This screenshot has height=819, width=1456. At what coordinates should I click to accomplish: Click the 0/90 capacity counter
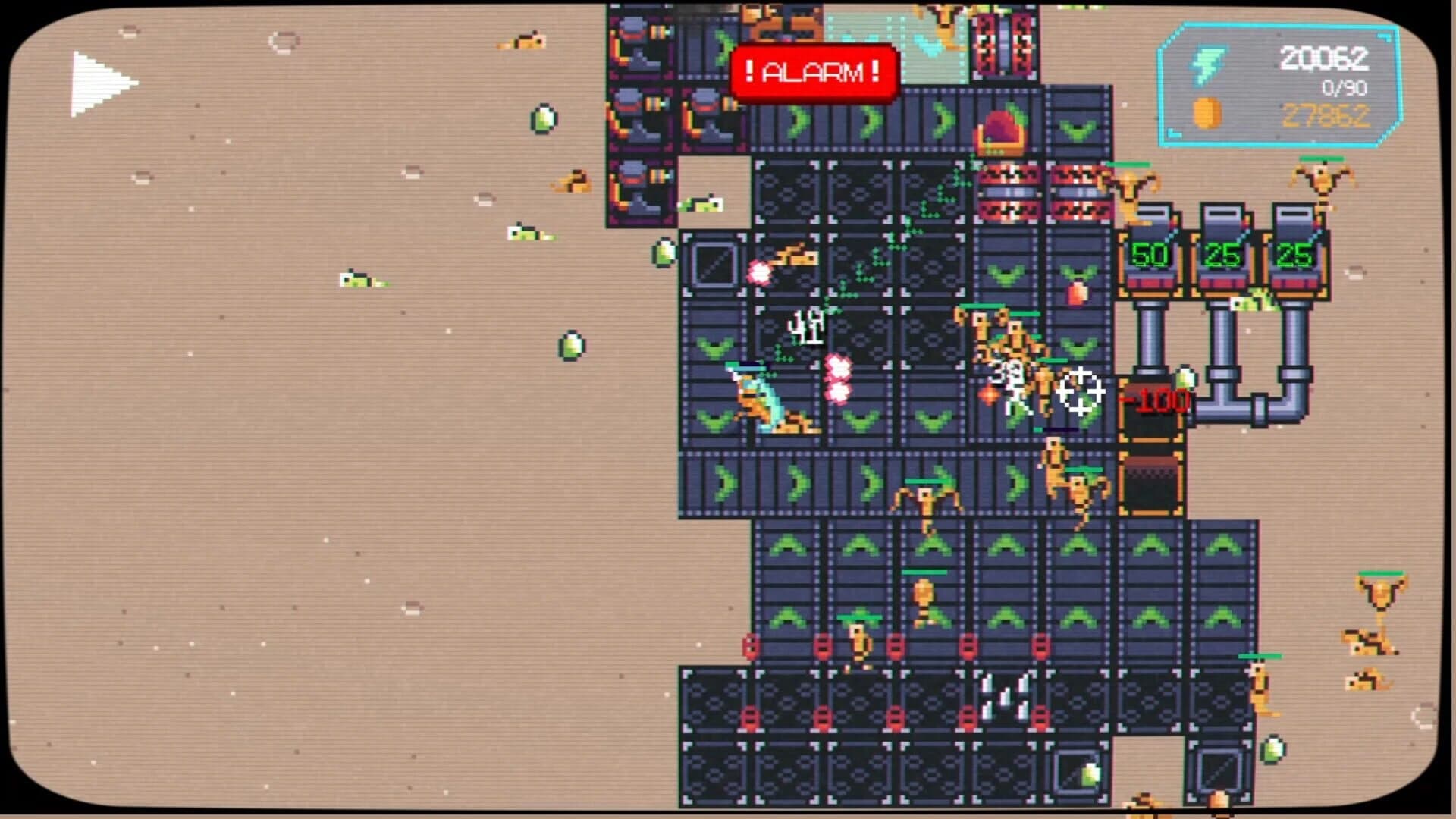1341,89
